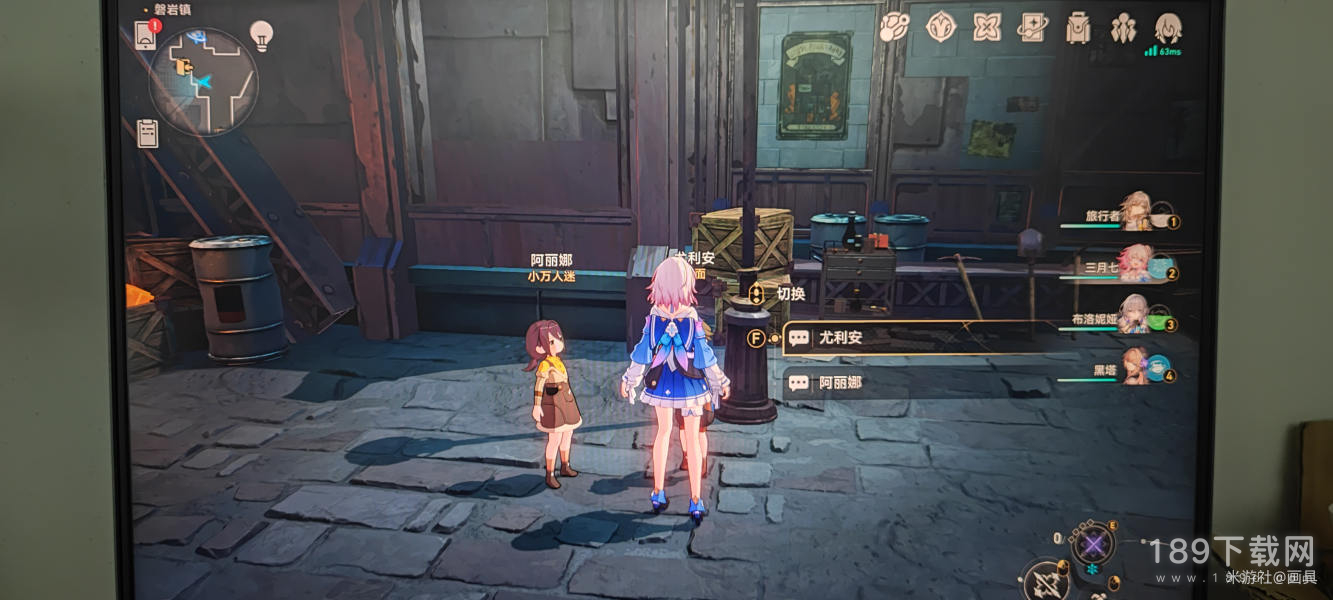Switch to party member 旅行者
1333x600 pixels.
(x=1134, y=214)
